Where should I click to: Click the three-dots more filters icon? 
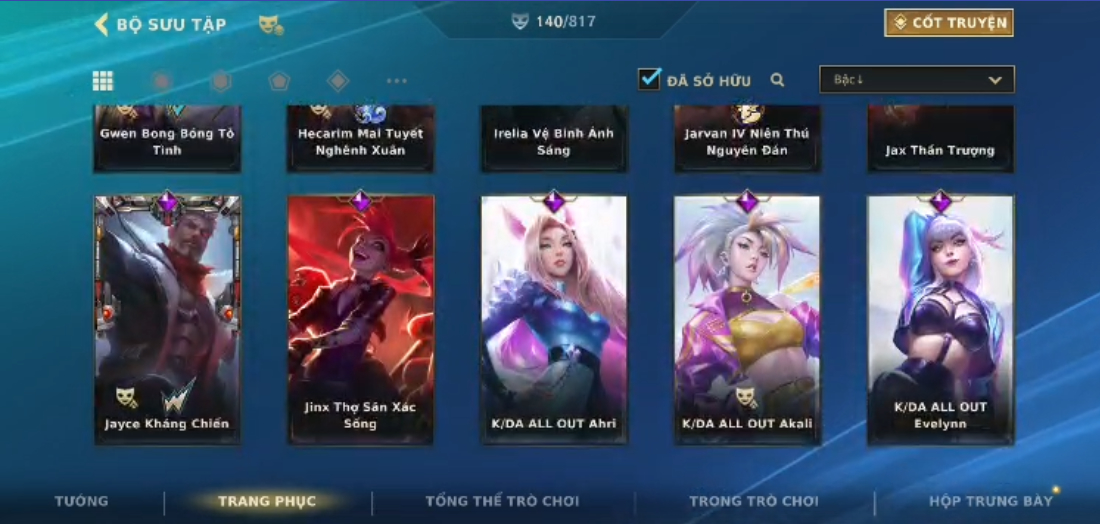point(397,81)
